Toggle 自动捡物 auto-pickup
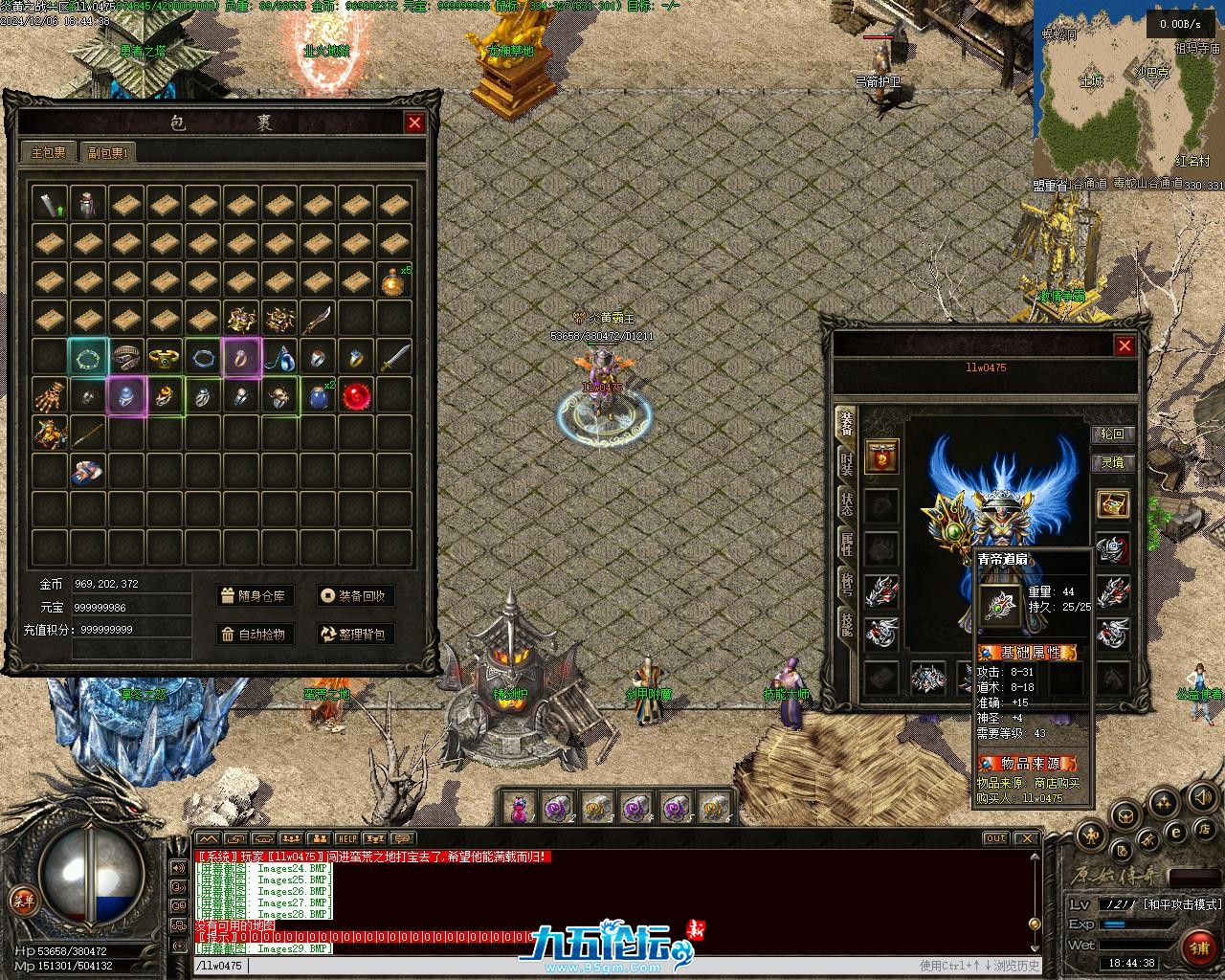Viewport: 1225px width, 980px height. 254,634
